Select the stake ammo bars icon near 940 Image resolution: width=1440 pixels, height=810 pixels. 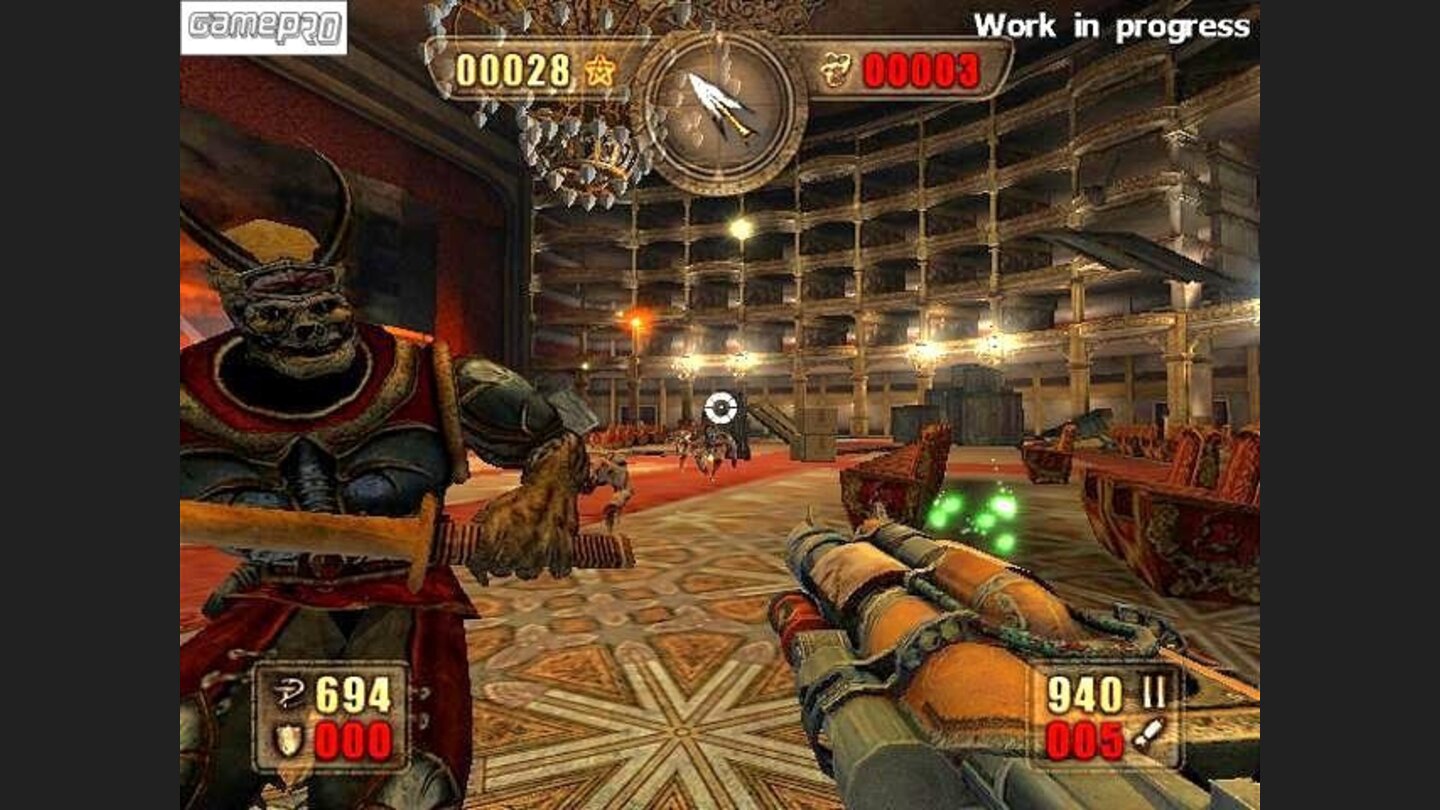[1154, 691]
